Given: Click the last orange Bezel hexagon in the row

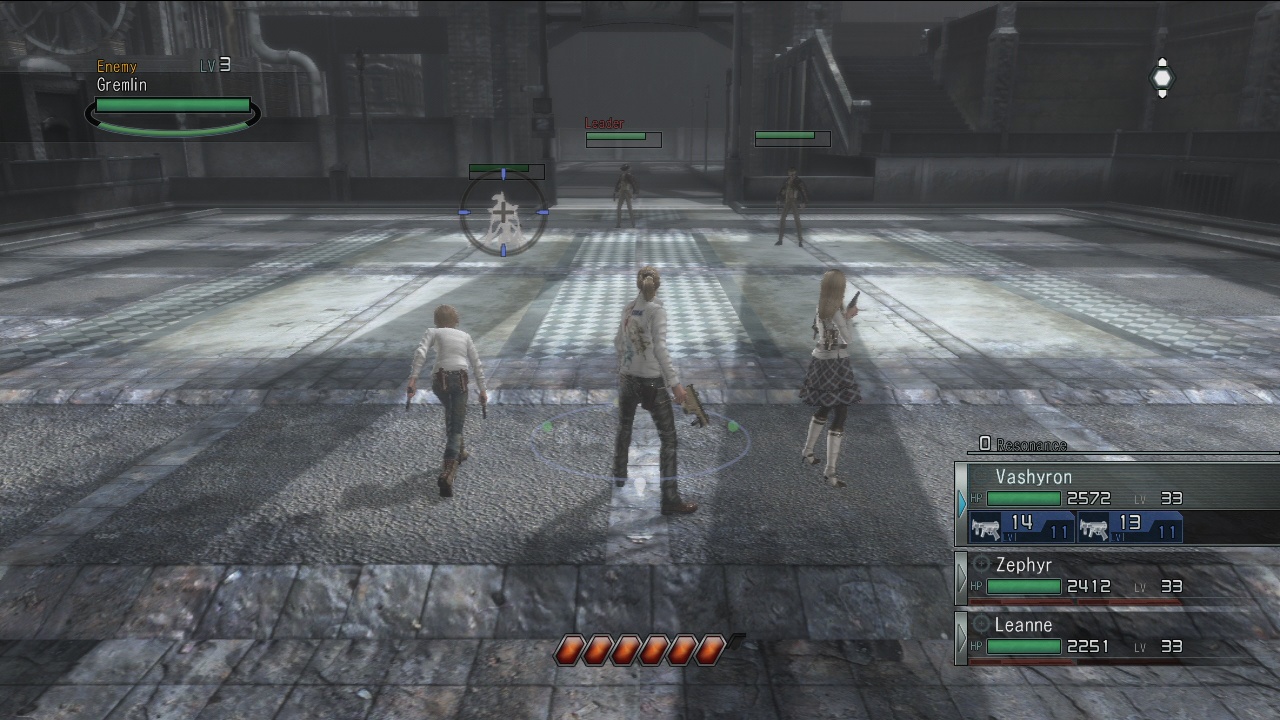Looking at the screenshot, I should [x=712, y=649].
